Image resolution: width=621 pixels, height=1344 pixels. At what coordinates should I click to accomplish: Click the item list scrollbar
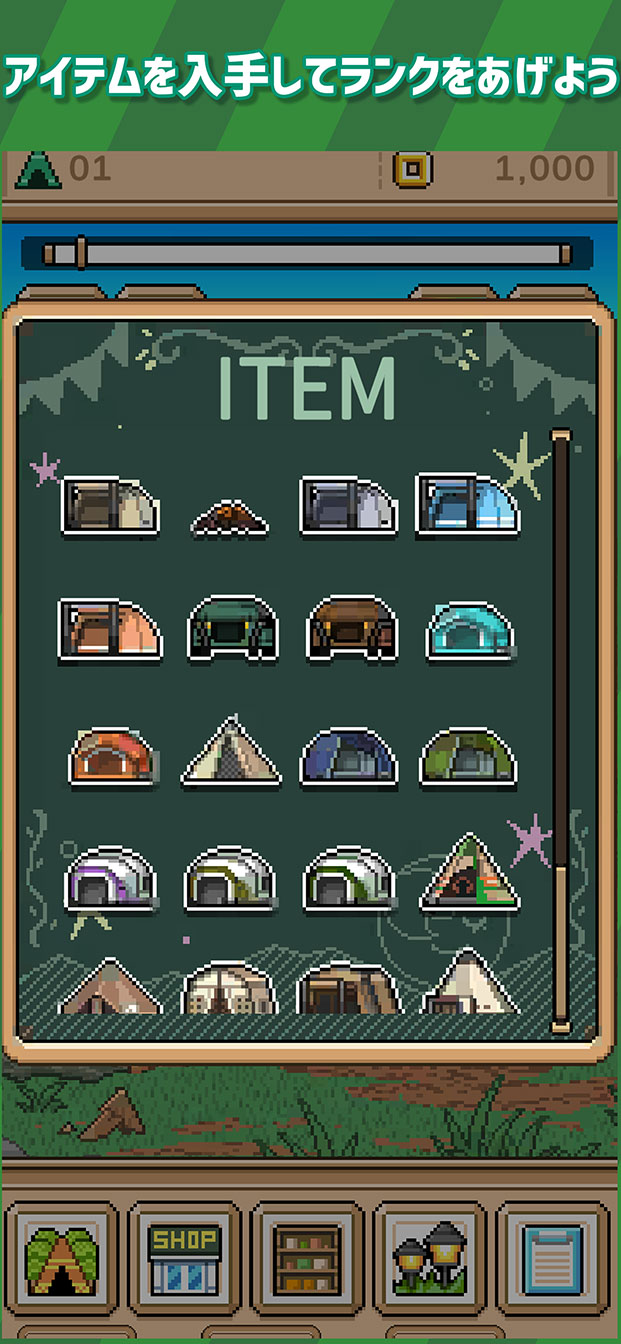click(x=561, y=730)
